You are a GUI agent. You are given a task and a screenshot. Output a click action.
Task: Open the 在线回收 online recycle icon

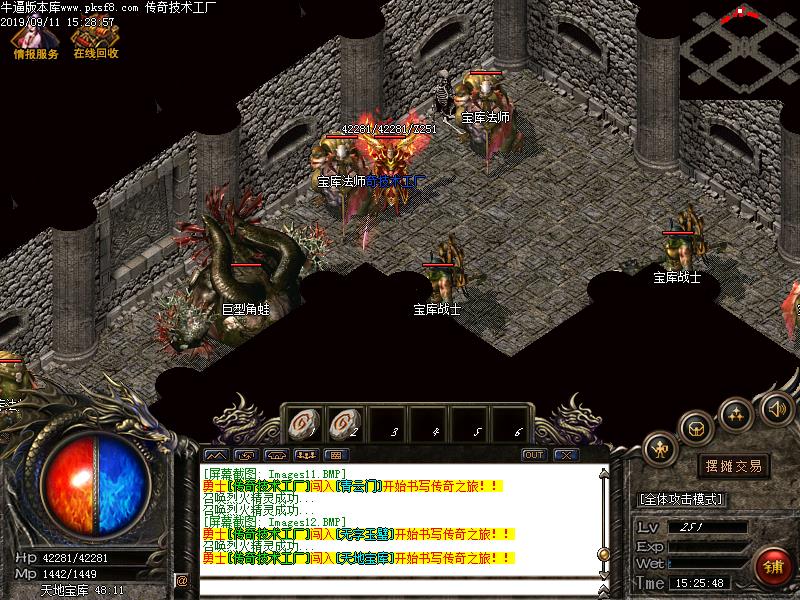(95, 40)
